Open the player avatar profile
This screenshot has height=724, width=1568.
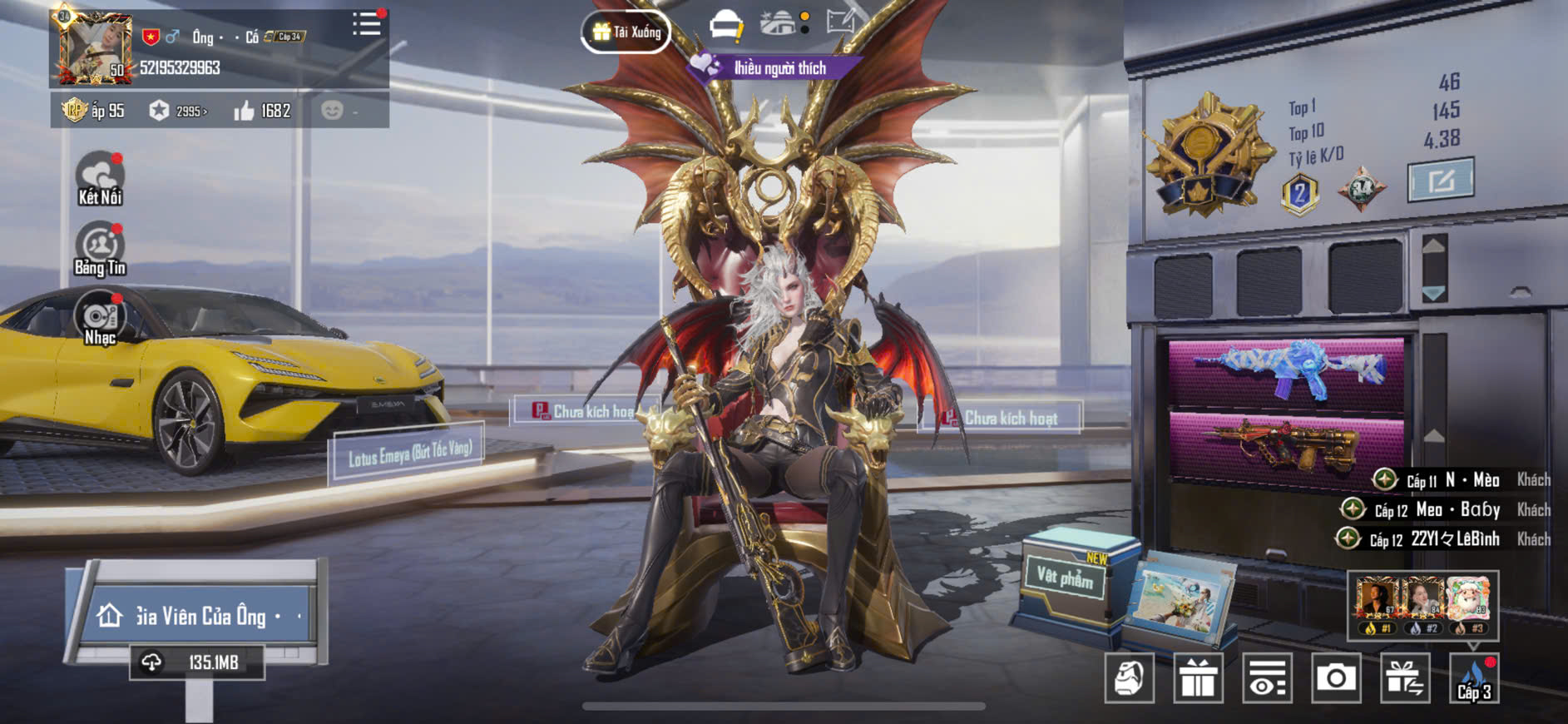click(93, 49)
